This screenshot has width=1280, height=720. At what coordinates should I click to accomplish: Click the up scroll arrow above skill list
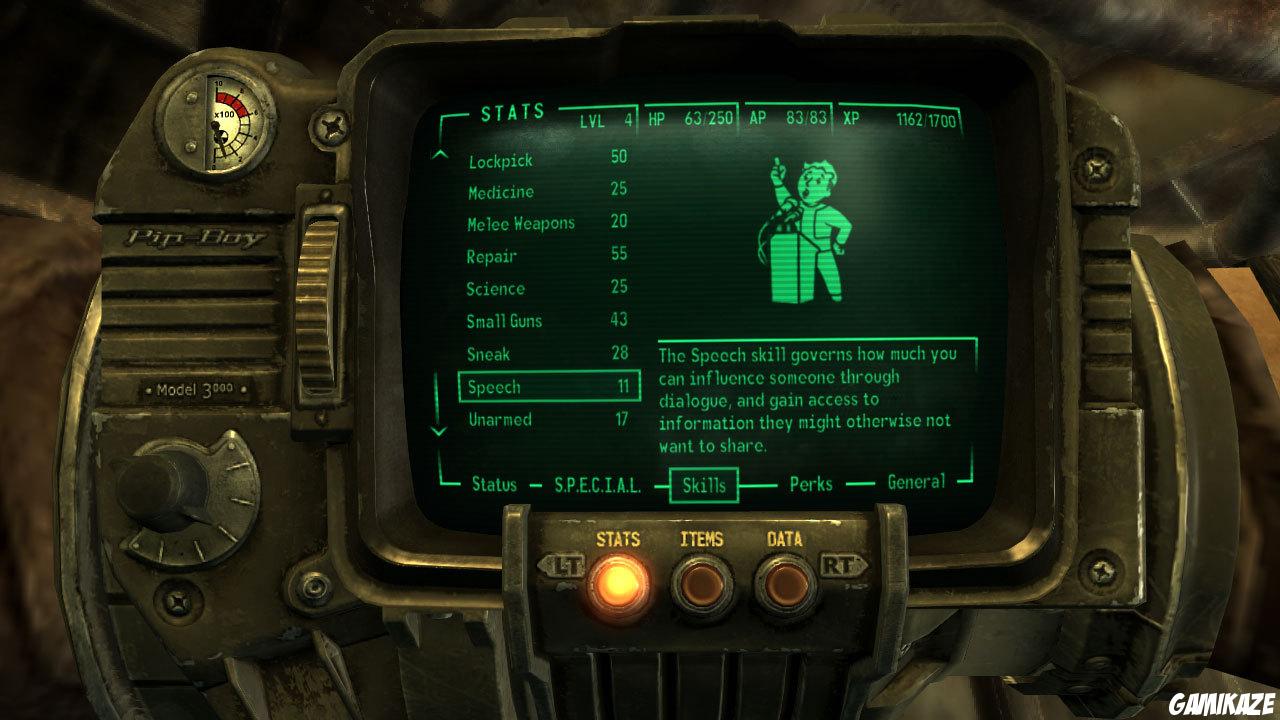pyautogui.click(x=440, y=153)
